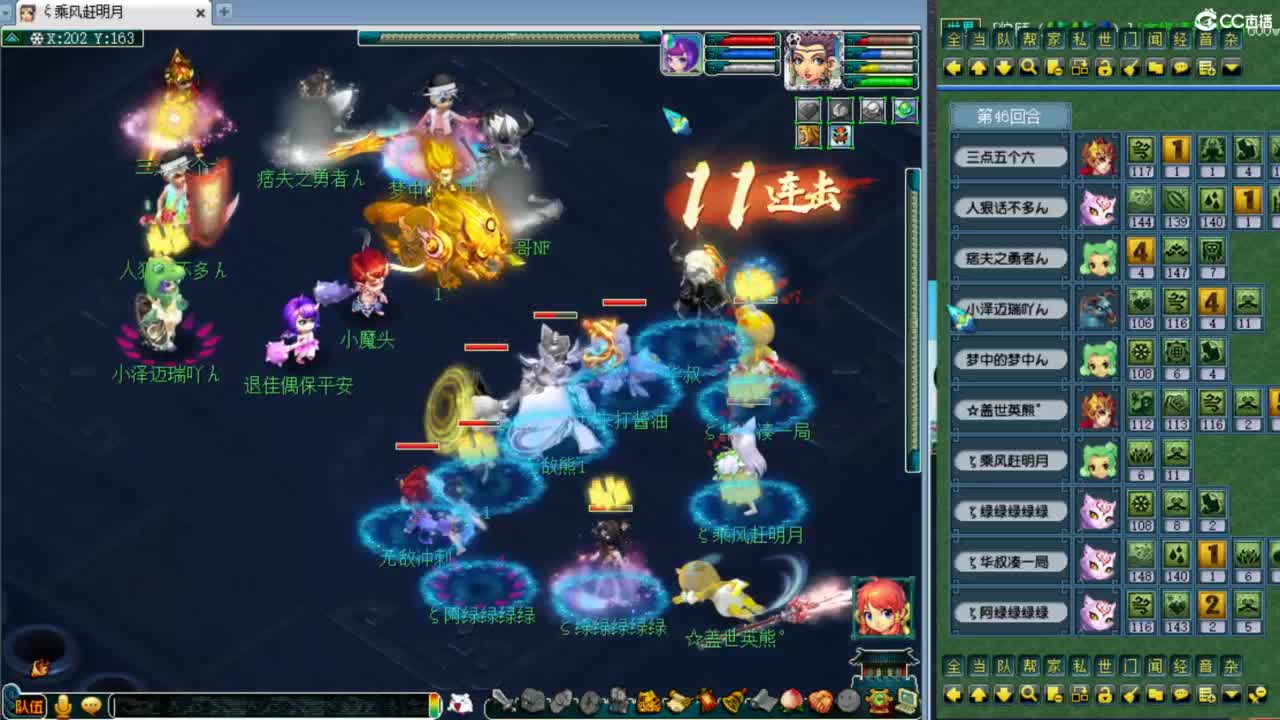Click the 队伍 channel button near the chat box
1280x720 pixels.
tap(30, 705)
